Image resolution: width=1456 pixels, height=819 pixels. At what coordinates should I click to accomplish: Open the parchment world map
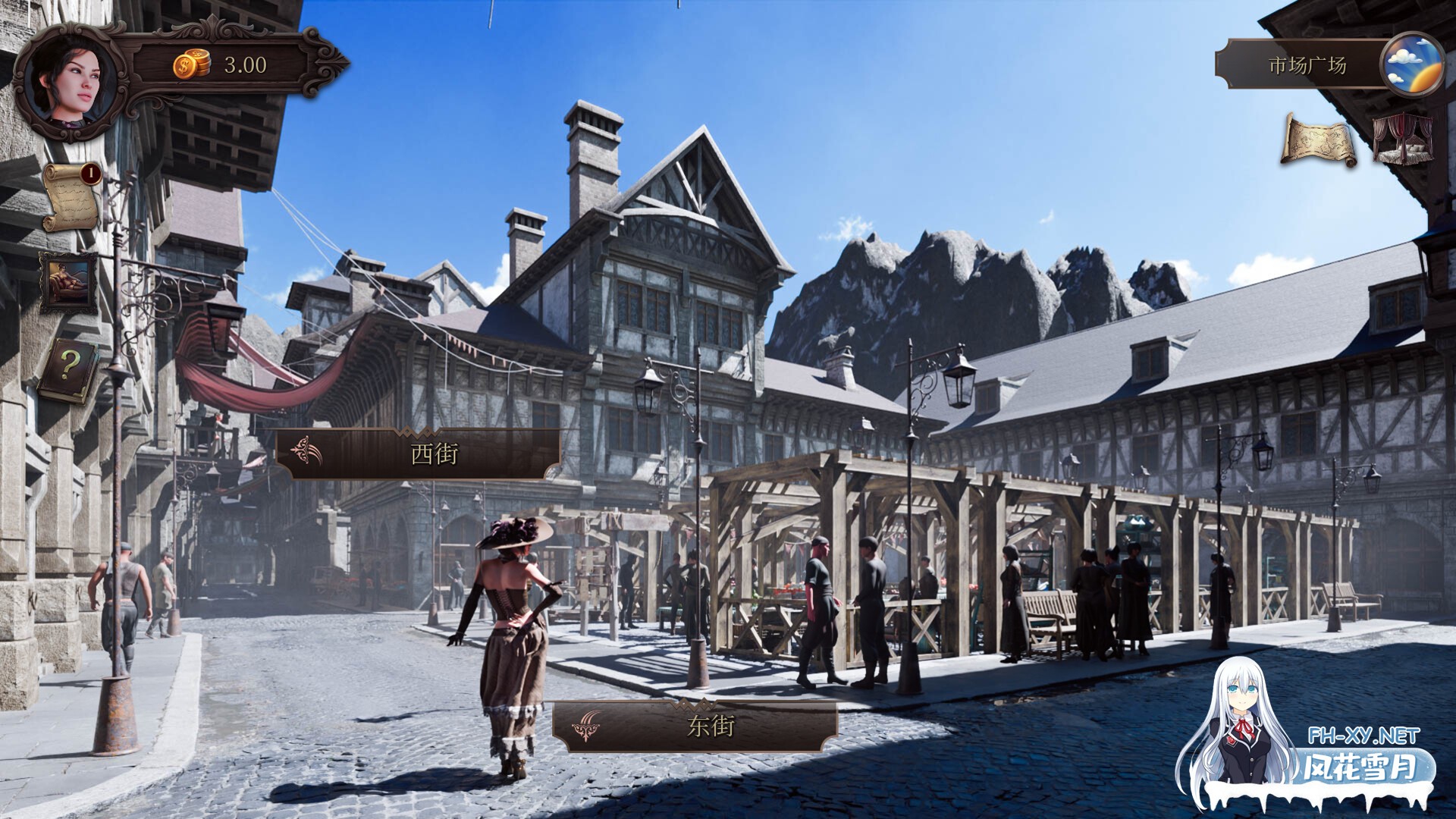pyautogui.click(x=1319, y=140)
